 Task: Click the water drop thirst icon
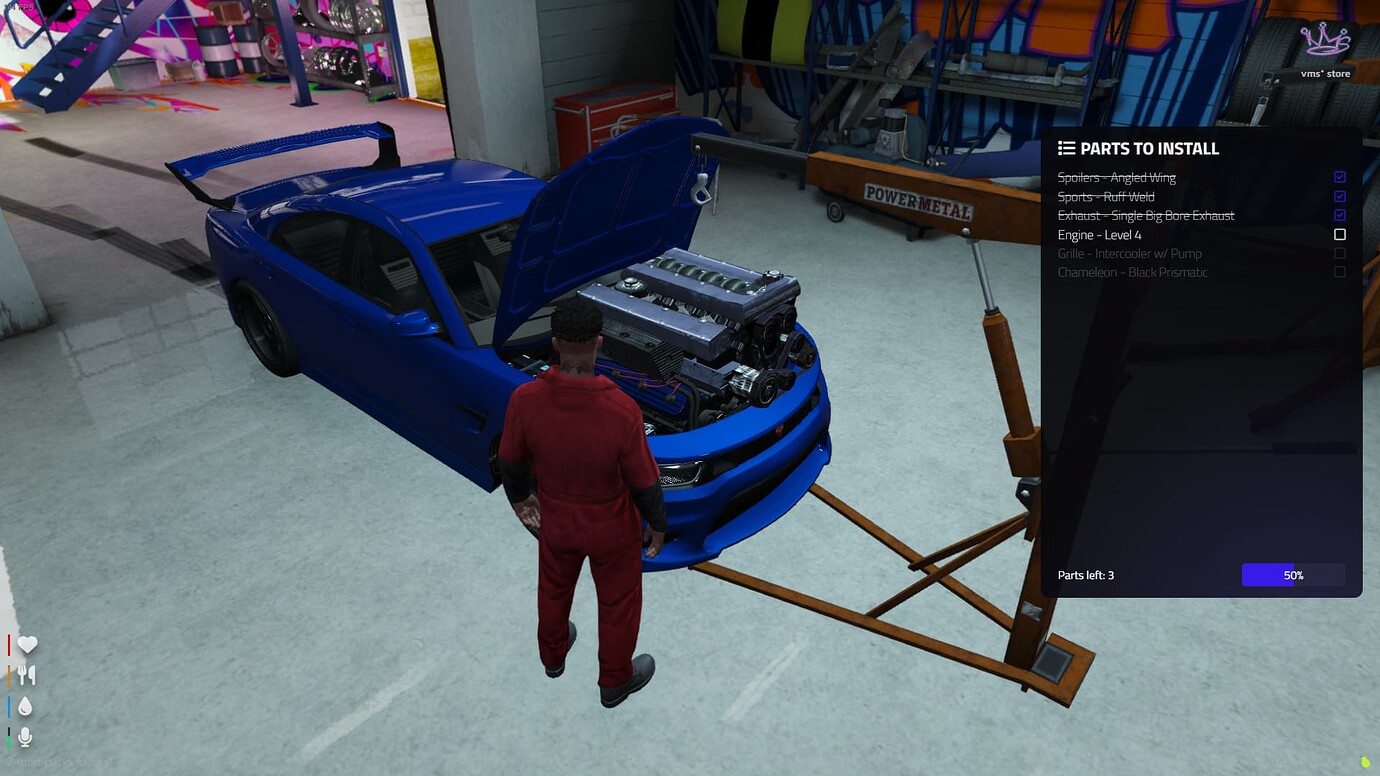(27, 706)
